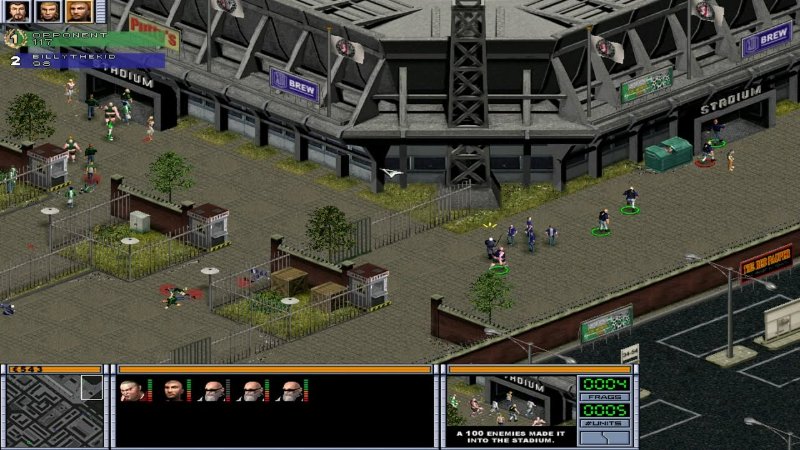Click the button below the #UNITS counter

604,437
